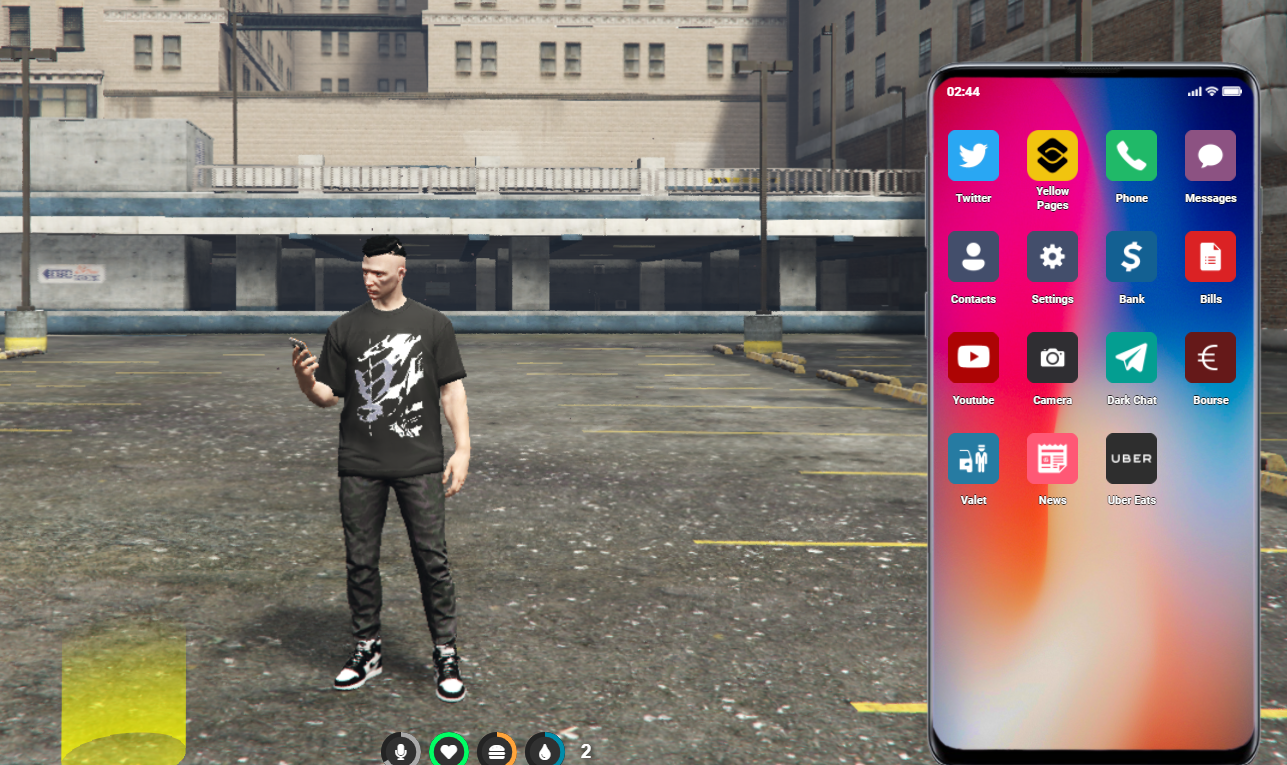The width and height of the screenshot is (1287, 765).
Task: Open the Bills app
Action: [1210, 257]
